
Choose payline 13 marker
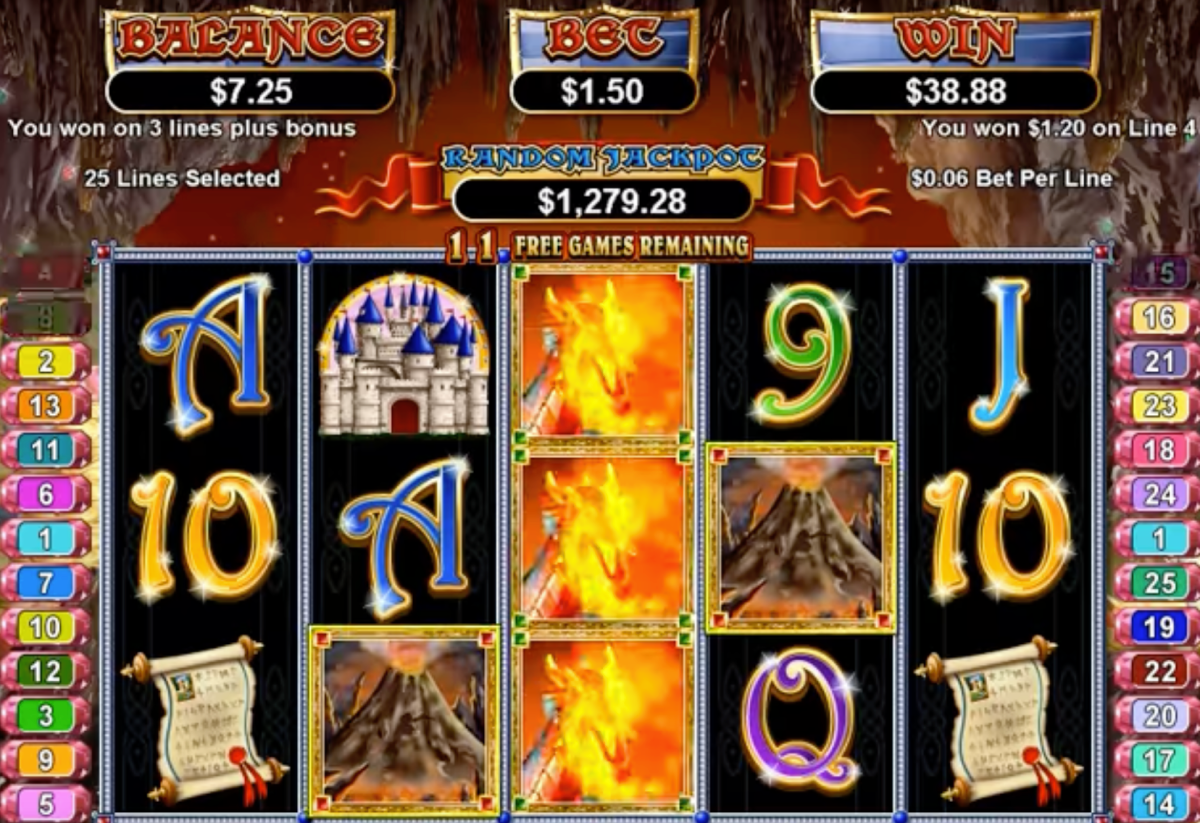(46, 406)
